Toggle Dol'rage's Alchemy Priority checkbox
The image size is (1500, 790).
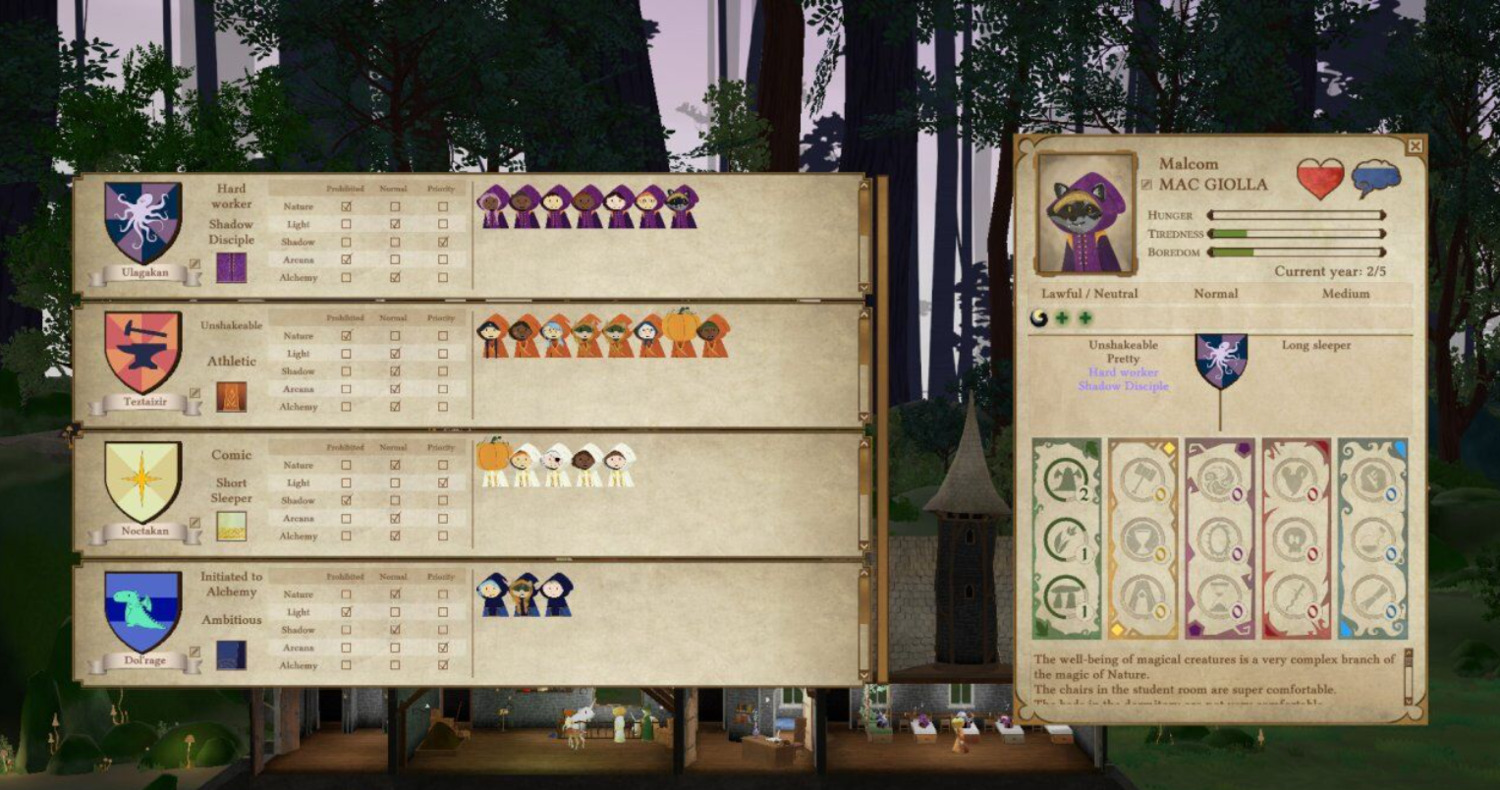[443, 665]
